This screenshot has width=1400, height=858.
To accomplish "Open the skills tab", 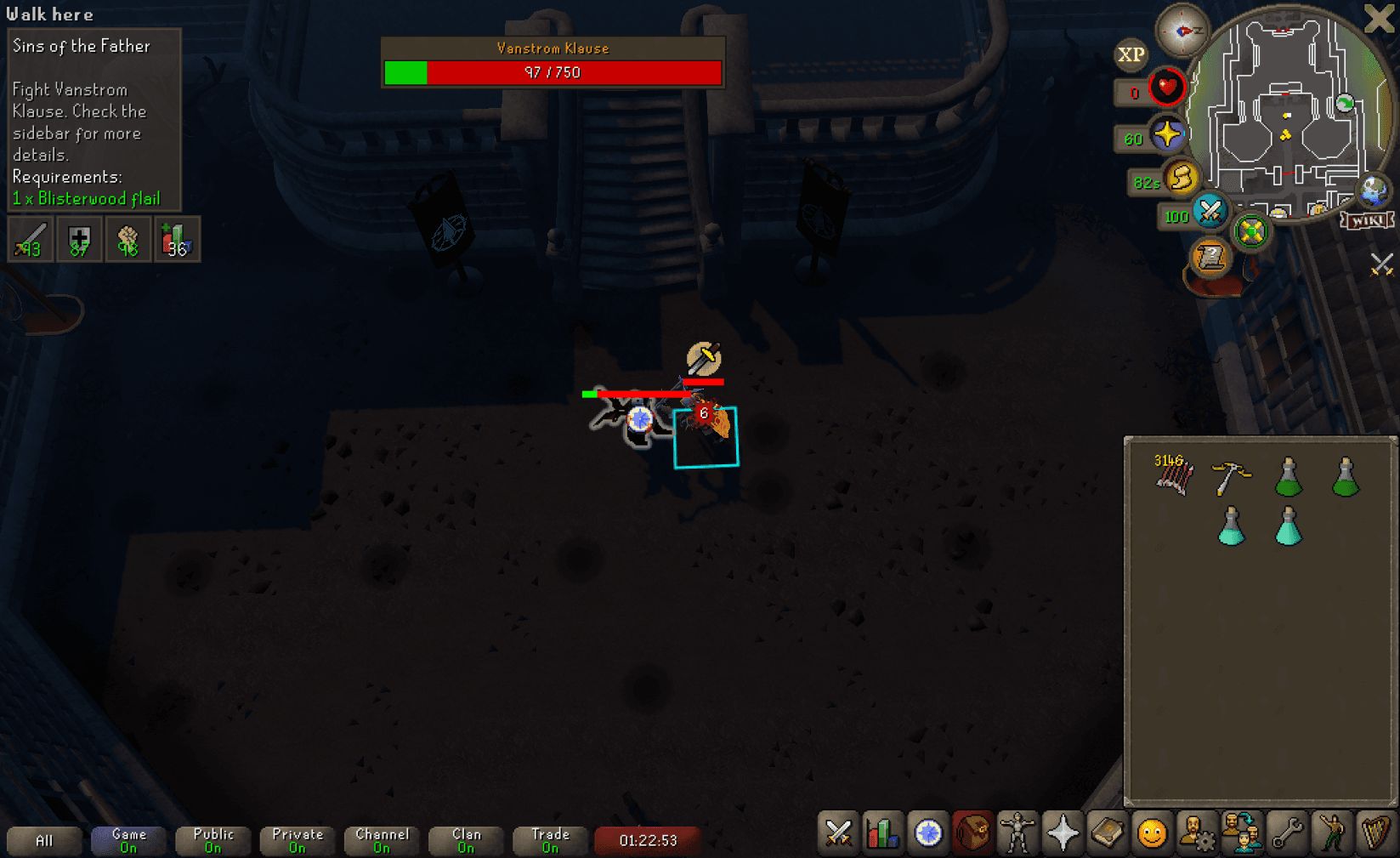I will tap(883, 834).
